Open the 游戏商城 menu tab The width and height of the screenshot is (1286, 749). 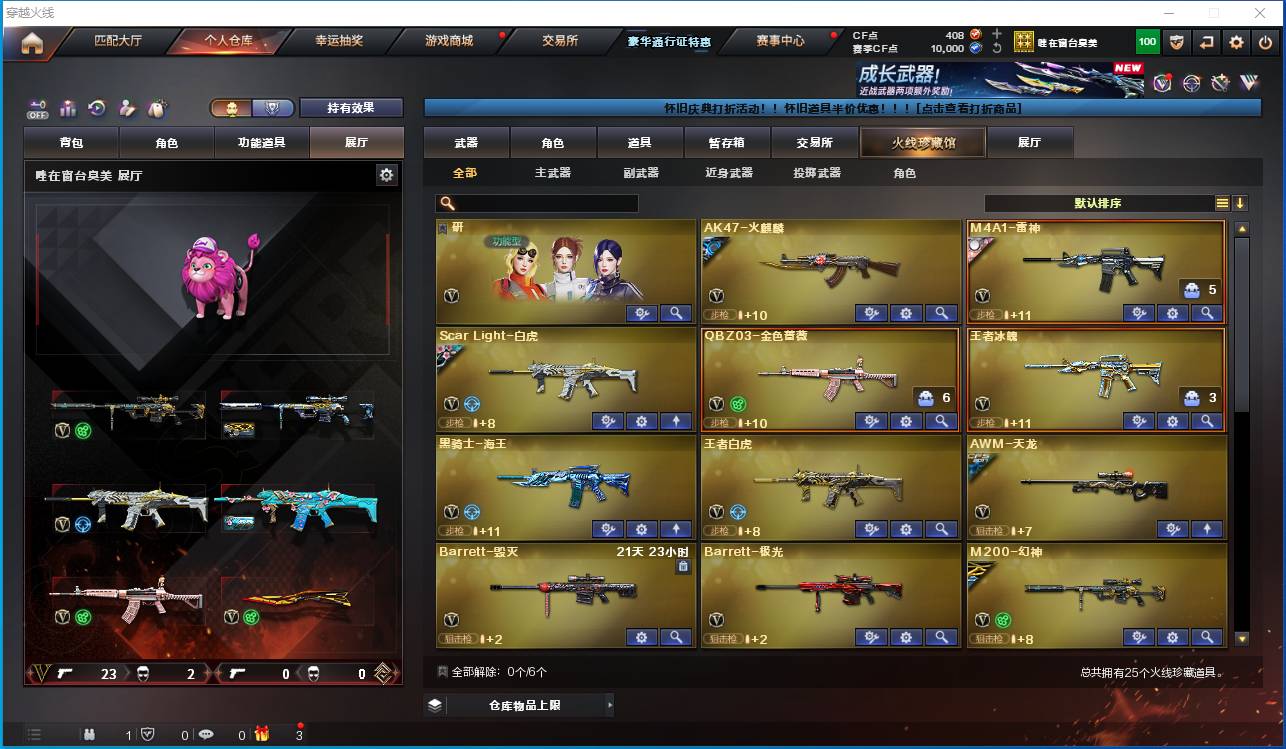pyautogui.click(x=452, y=41)
